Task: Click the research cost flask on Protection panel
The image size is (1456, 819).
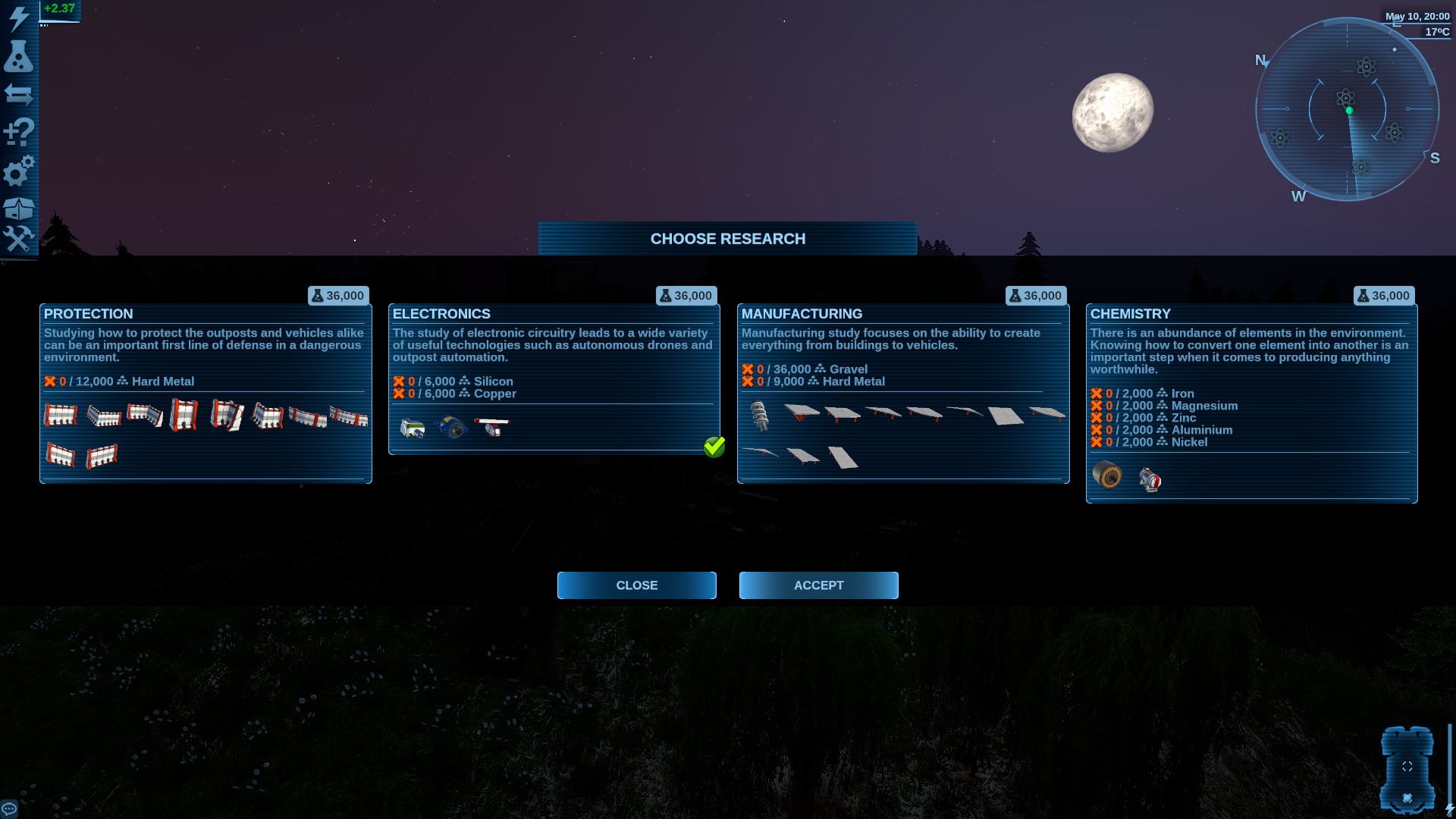Action: 318,296
